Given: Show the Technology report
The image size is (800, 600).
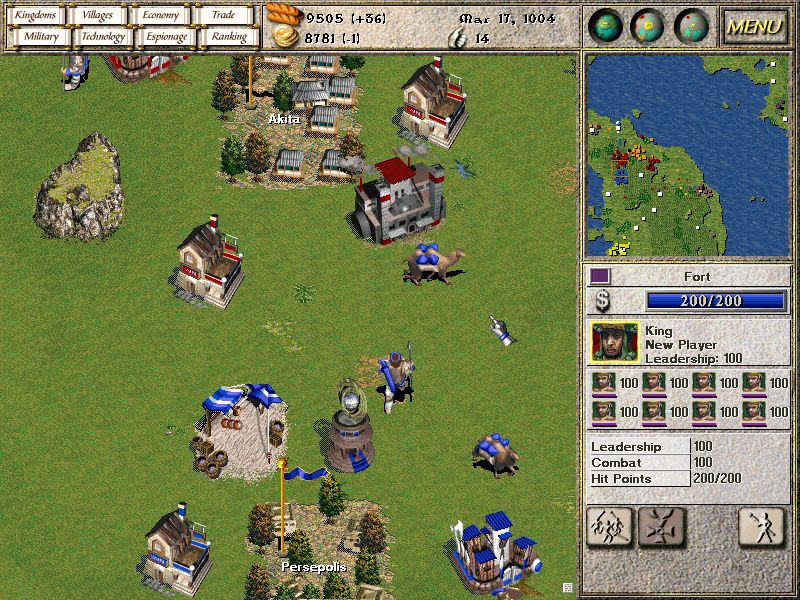Looking at the screenshot, I should click(103, 37).
